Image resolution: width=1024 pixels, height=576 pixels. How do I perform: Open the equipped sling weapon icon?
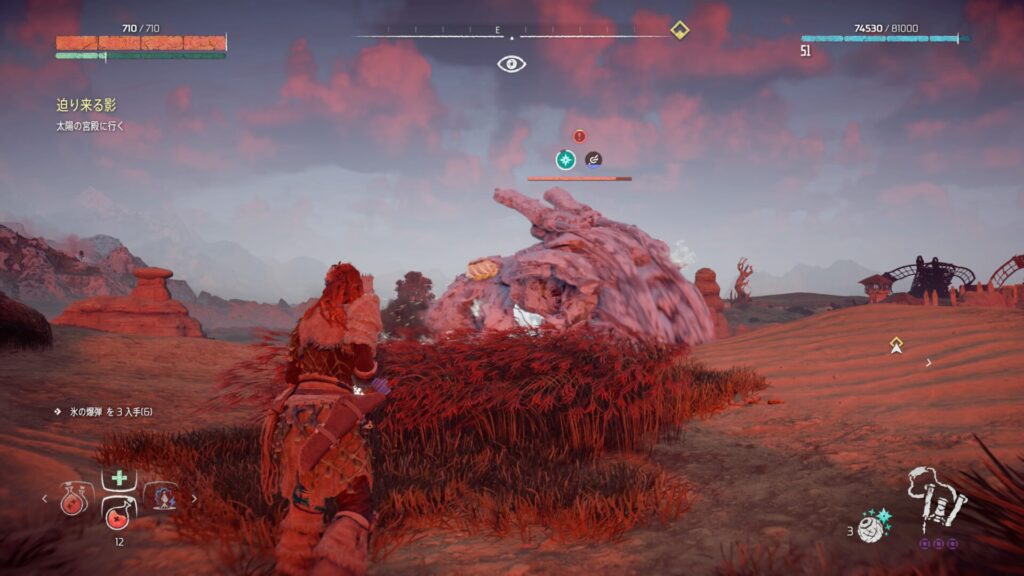click(x=936, y=497)
